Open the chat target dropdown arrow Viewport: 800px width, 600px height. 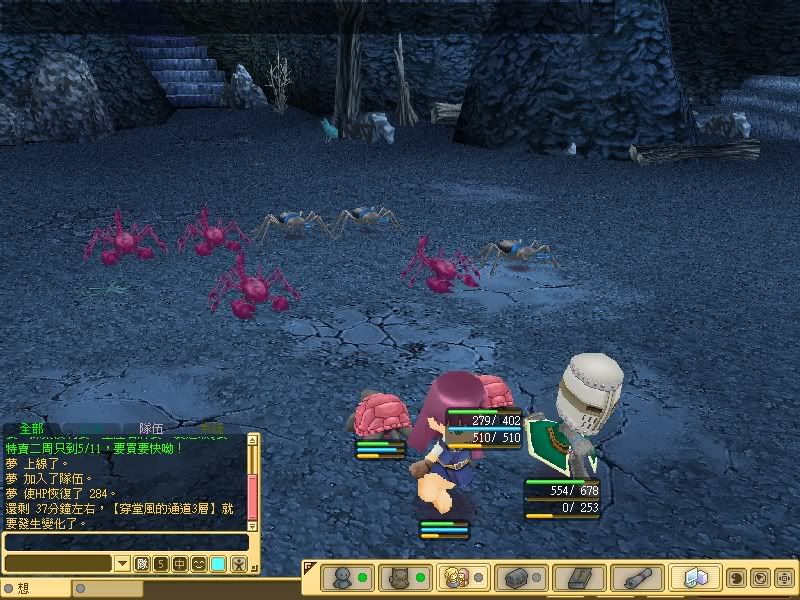click(x=122, y=564)
